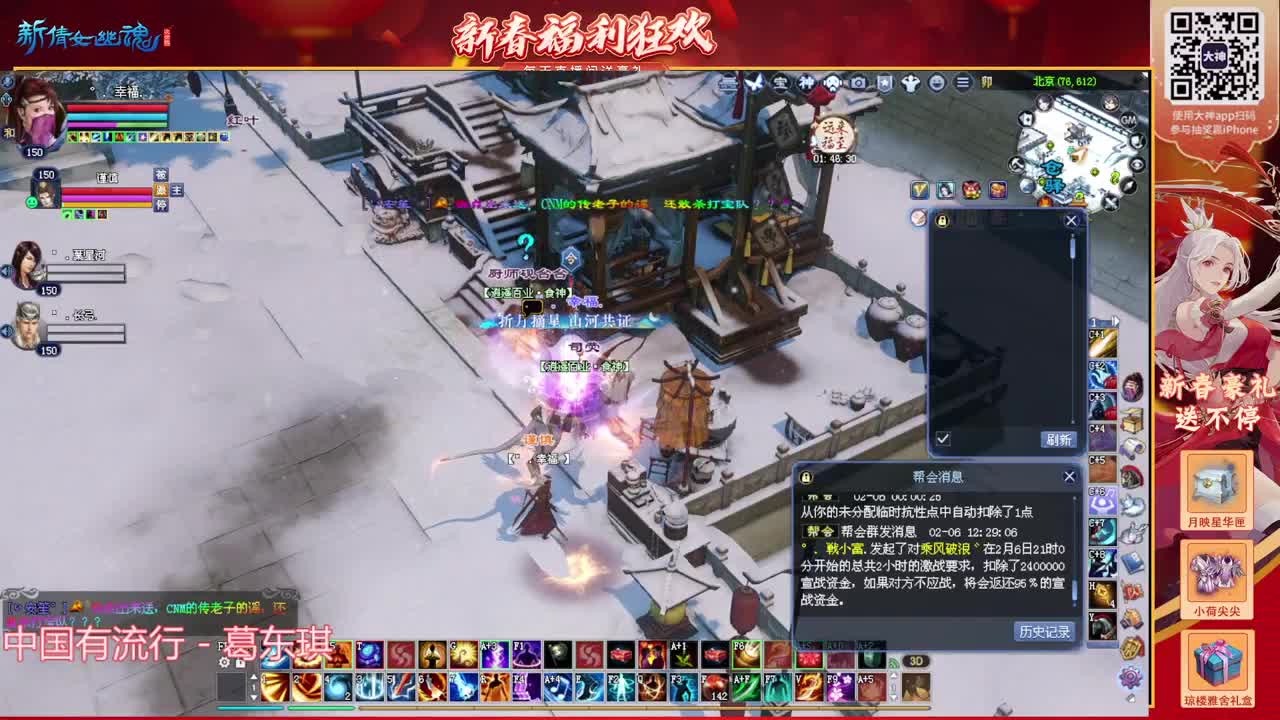Open the hamburger menu on the top toolbar
The width and height of the screenshot is (1280, 720).
[x=963, y=83]
